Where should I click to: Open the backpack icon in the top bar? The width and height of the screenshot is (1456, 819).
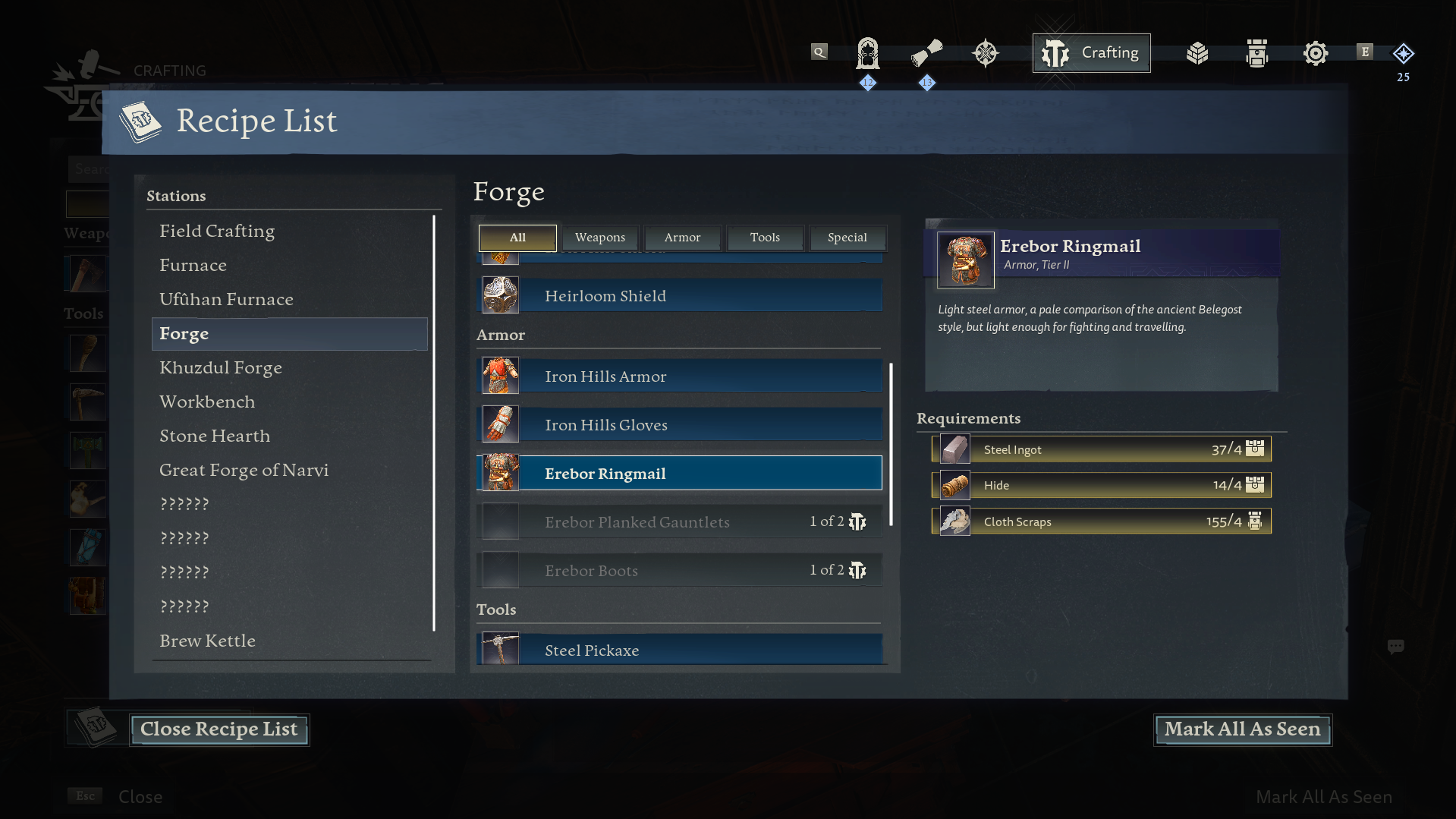(1256, 52)
